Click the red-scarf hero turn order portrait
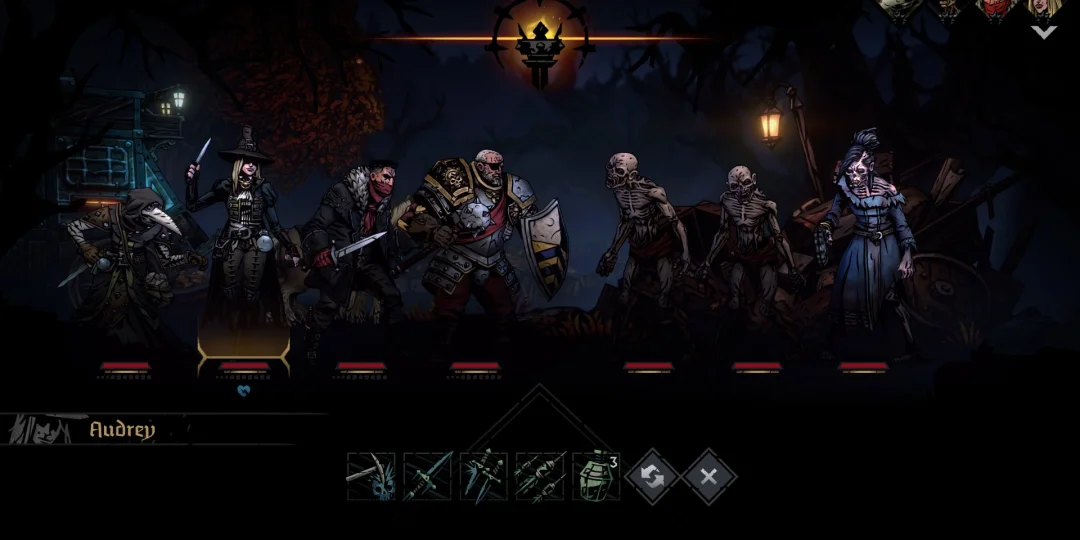The width and height of the screenshot is (1080, 540). [996, 8]
